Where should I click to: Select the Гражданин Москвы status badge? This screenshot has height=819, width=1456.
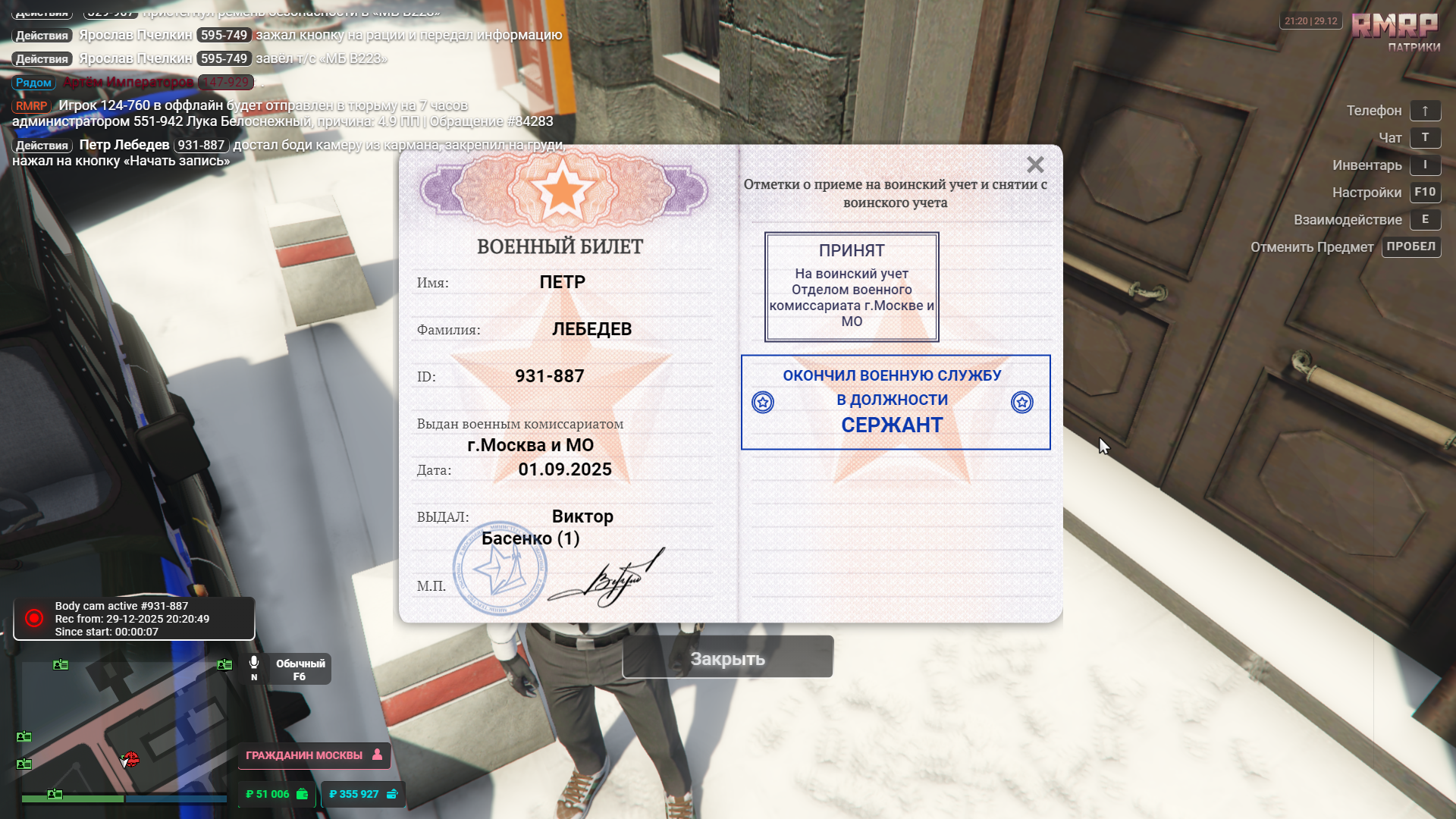pyautogui.click(x=313, y=755)
